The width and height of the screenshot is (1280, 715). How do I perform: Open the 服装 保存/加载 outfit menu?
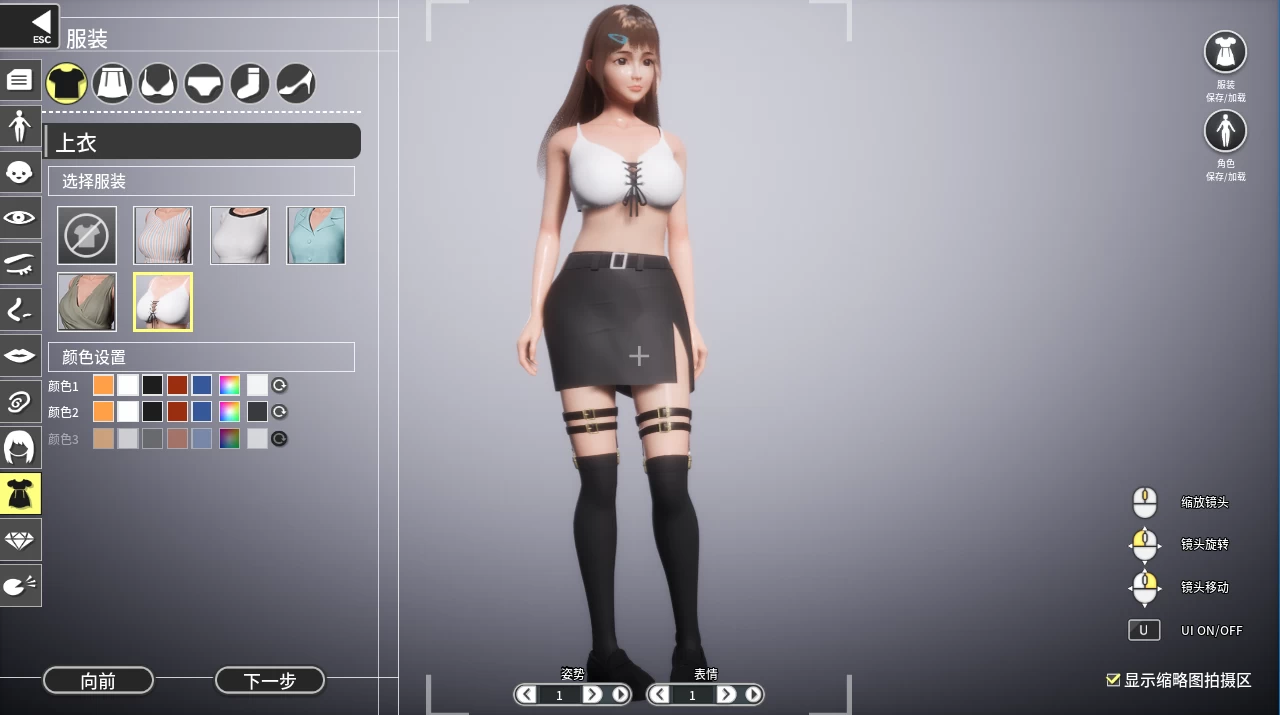1225,52
